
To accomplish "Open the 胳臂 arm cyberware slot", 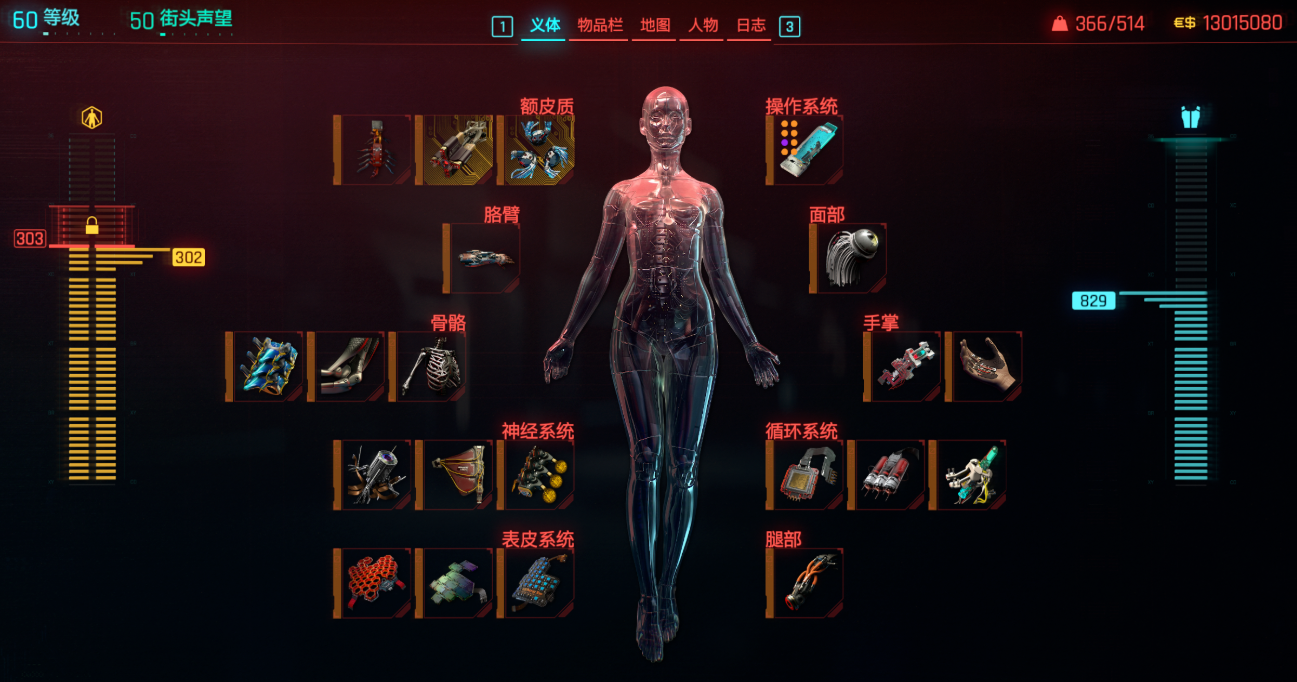I will [x=482, y=258].
